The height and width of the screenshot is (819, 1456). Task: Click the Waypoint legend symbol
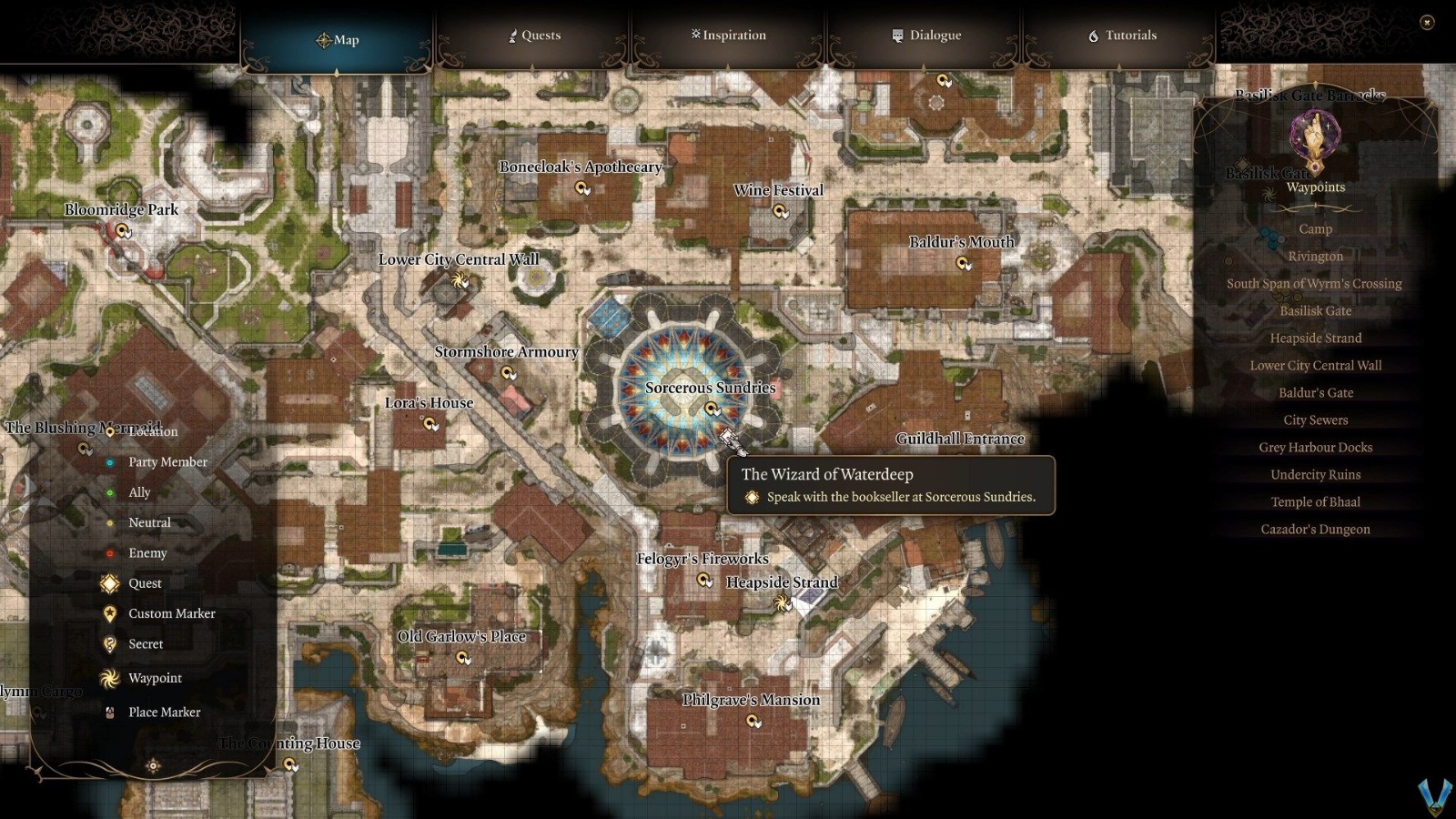tap(109, 678)
